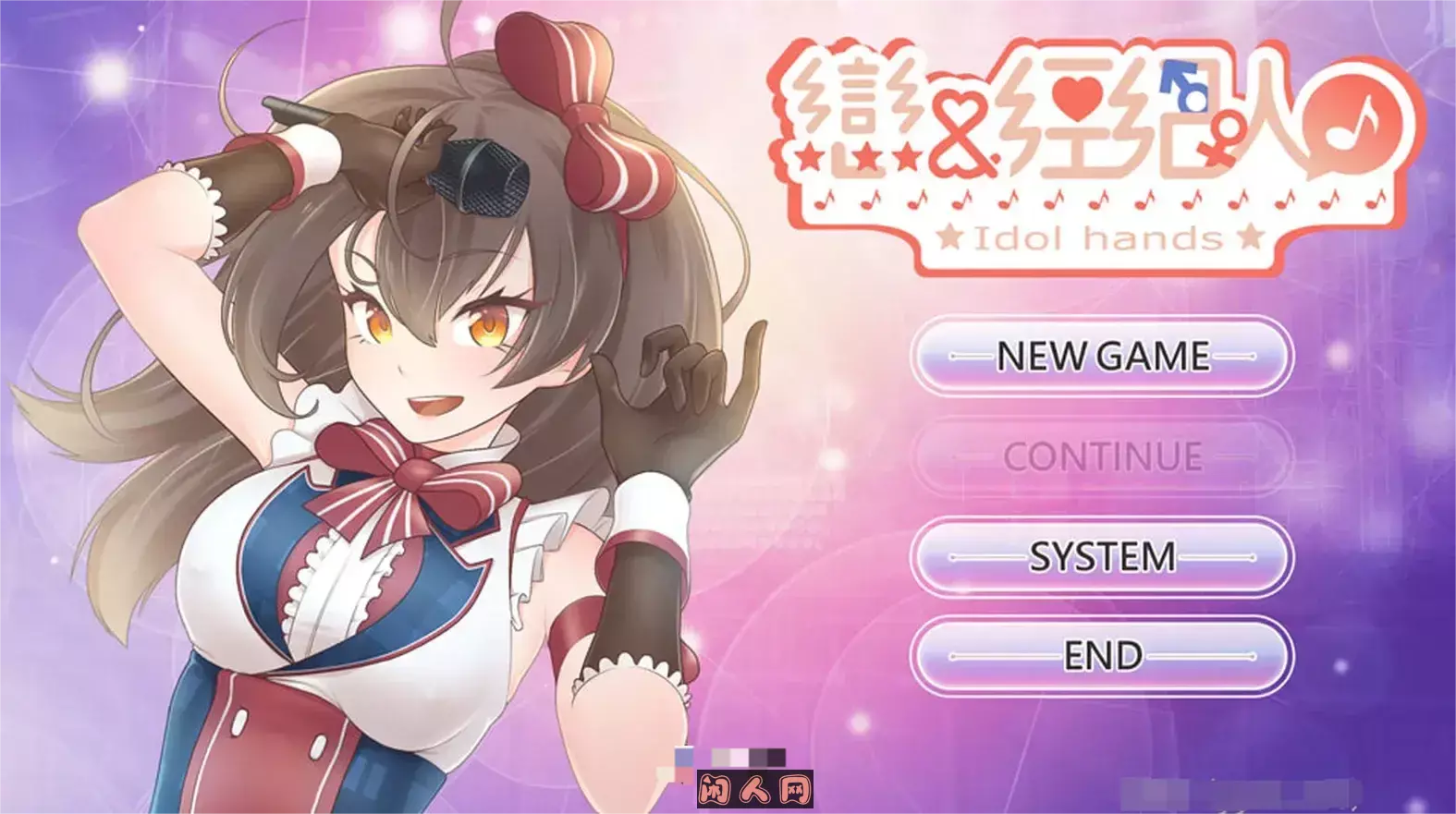Exit the game via END
This screenshot has width=1456, height=814.
(x=1100, y=654)
